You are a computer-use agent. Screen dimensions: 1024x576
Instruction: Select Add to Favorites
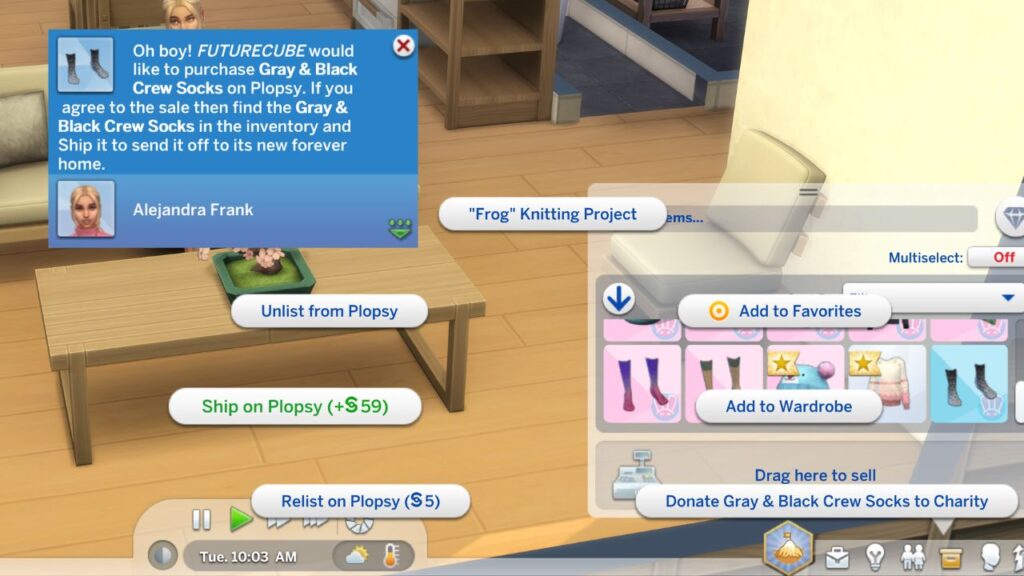pyautogui.click(x=785, y=311)
